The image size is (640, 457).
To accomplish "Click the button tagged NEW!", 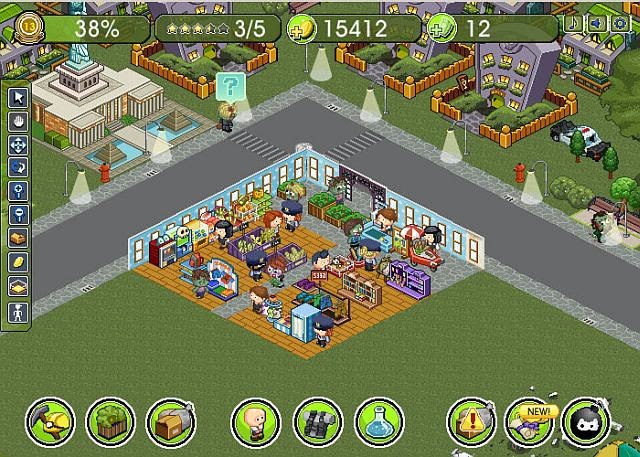I will [x=529, y=422].
